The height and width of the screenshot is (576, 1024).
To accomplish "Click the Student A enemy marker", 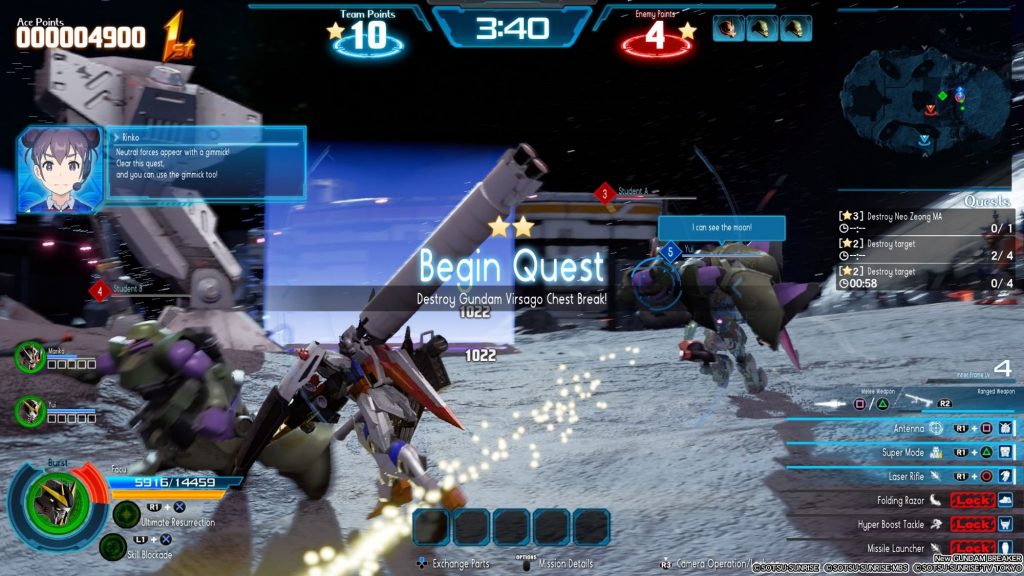I will point(604,193).
